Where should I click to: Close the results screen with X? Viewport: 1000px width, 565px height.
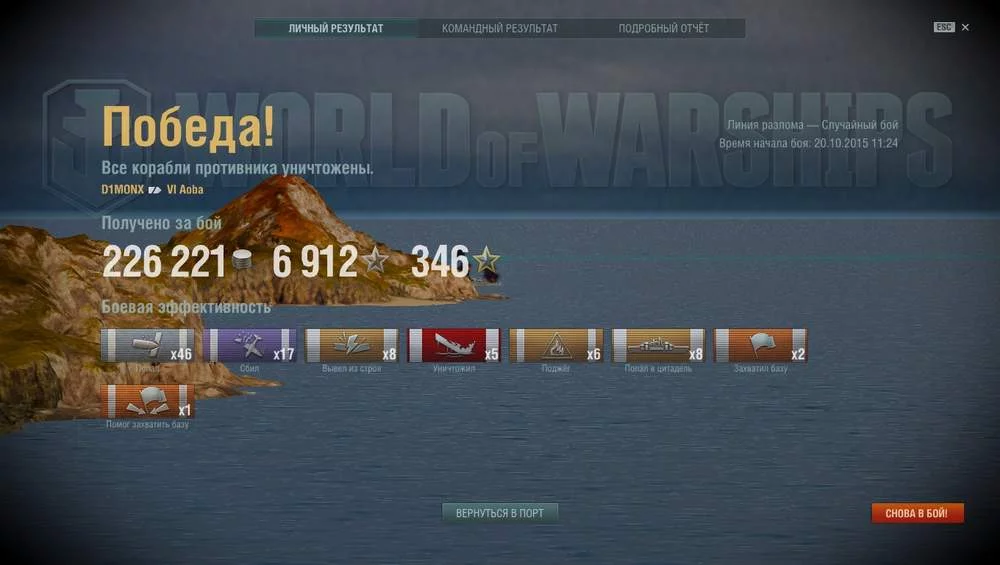pos(965,28)
